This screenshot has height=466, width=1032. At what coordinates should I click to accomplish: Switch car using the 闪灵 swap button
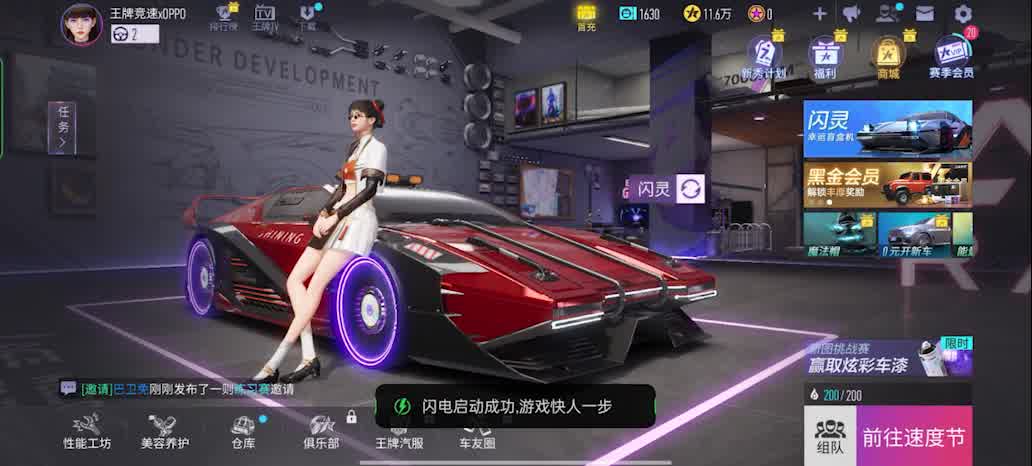691,188
